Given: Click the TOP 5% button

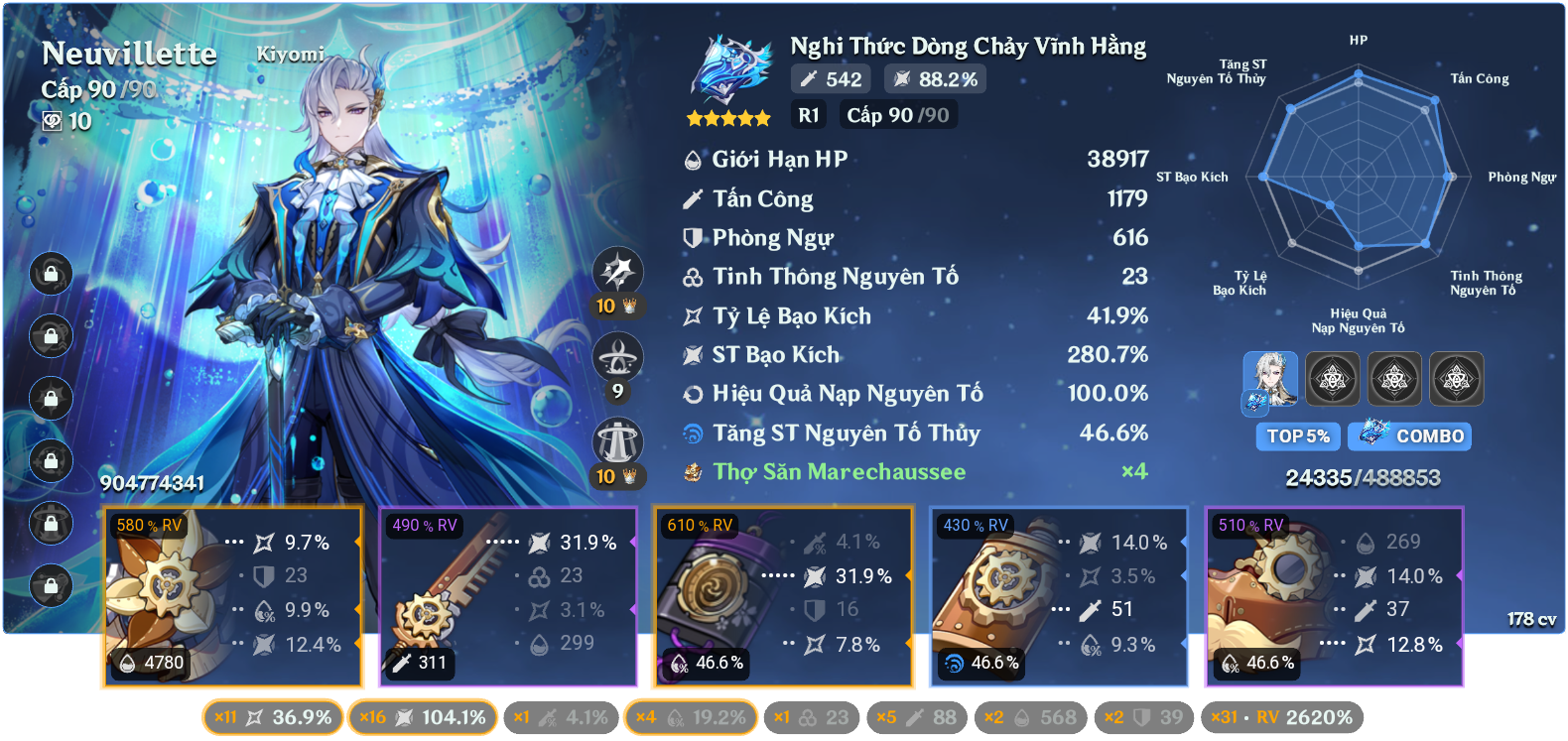Looking at the screenshot, I should pyautogui.click(x=1297, y=436).
